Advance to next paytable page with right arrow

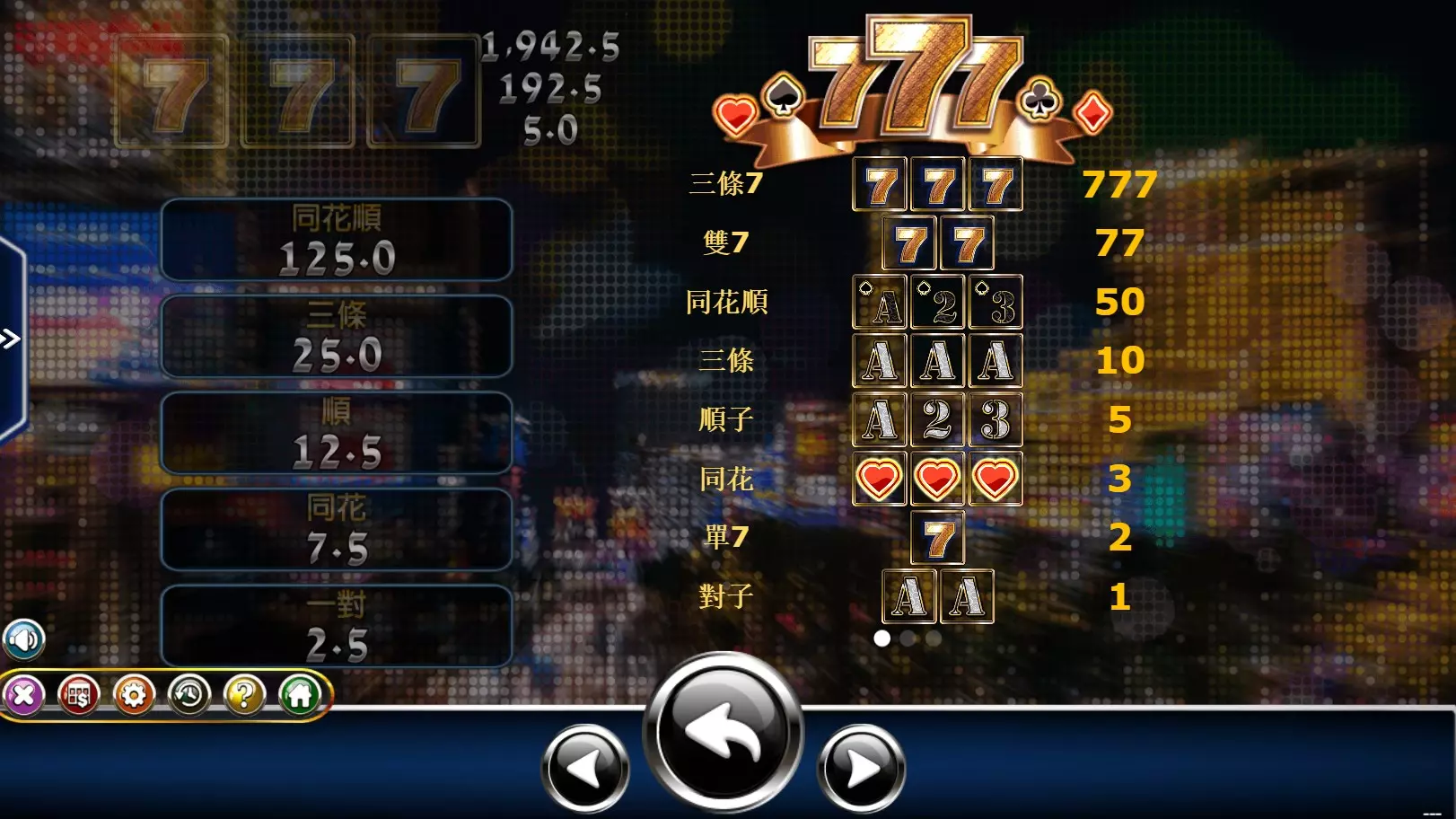860,769
